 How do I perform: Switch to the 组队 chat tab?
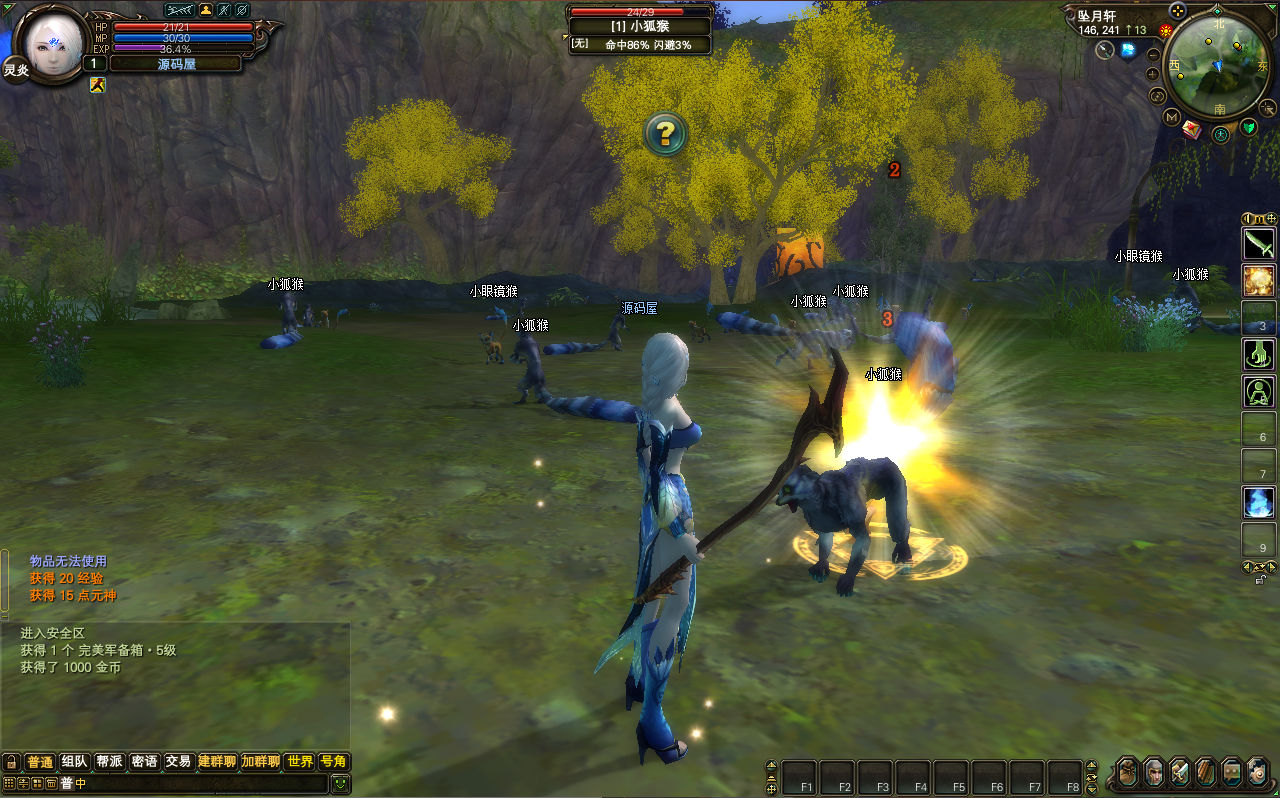click(x=75, y=762)
